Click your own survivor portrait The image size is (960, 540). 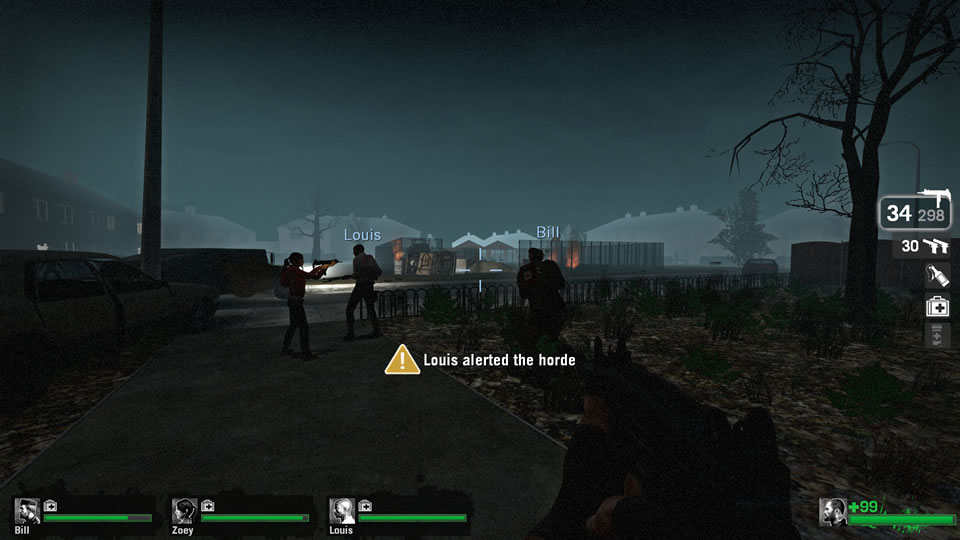(832, 511)
